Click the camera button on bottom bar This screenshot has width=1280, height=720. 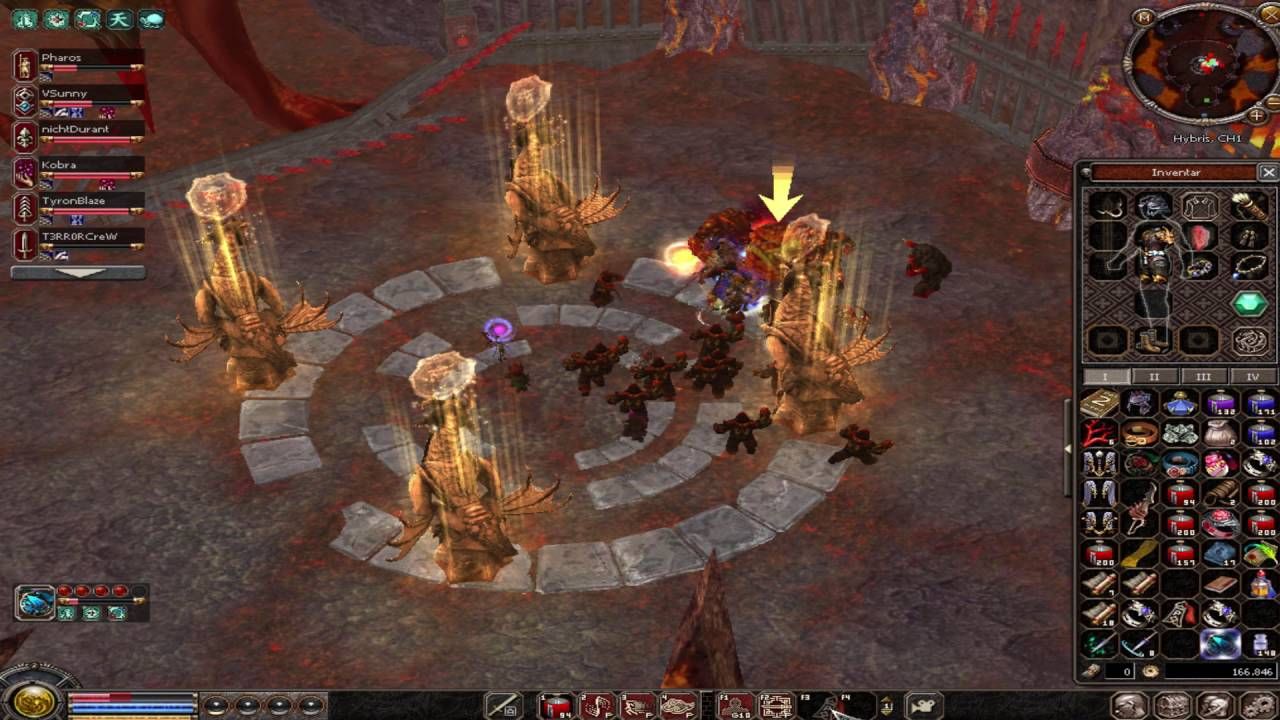(x=924, y=707)
